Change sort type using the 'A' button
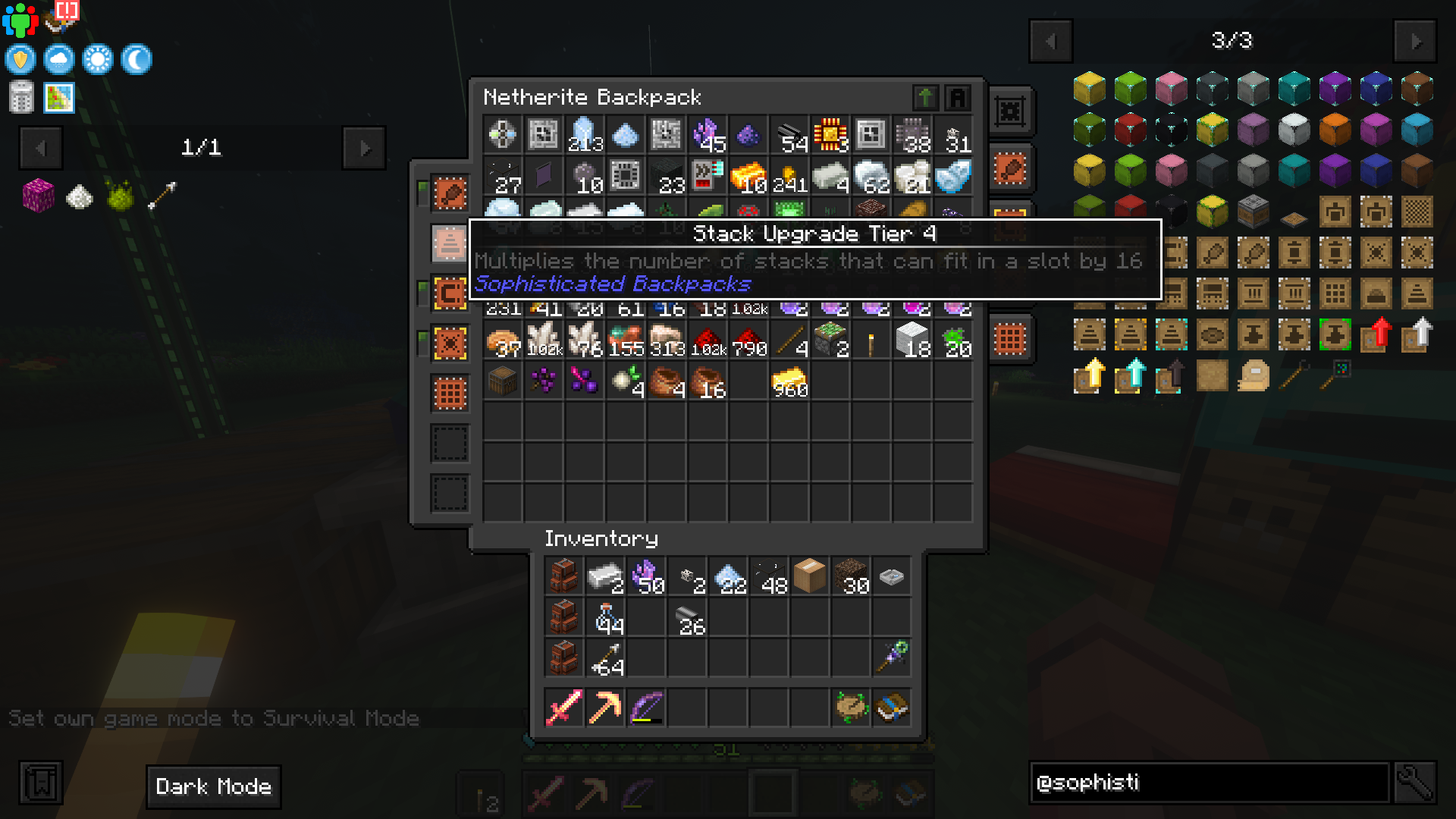Screen dimensions: 1456x819 [x=958, y=98]
